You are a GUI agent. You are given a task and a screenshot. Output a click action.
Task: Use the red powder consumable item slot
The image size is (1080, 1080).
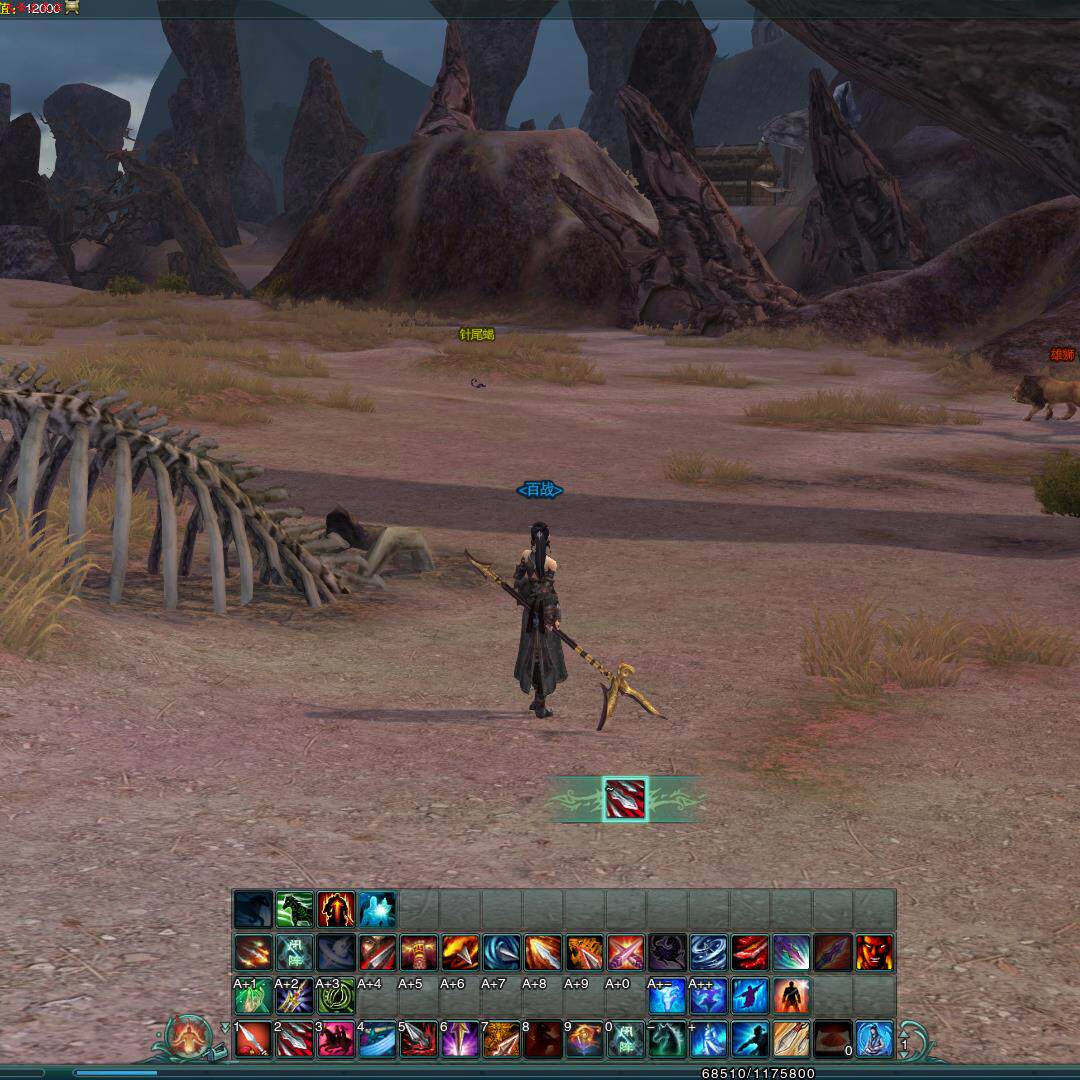pyautogui.click(x=832, y=1039)
